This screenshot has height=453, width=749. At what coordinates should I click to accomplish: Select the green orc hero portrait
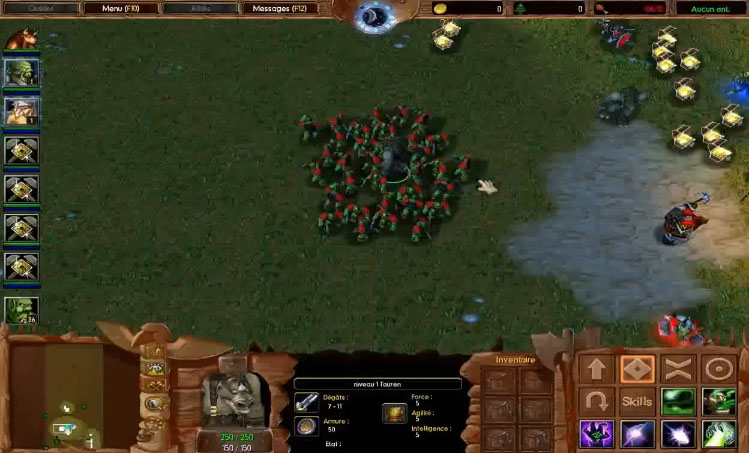pos(21,72)
